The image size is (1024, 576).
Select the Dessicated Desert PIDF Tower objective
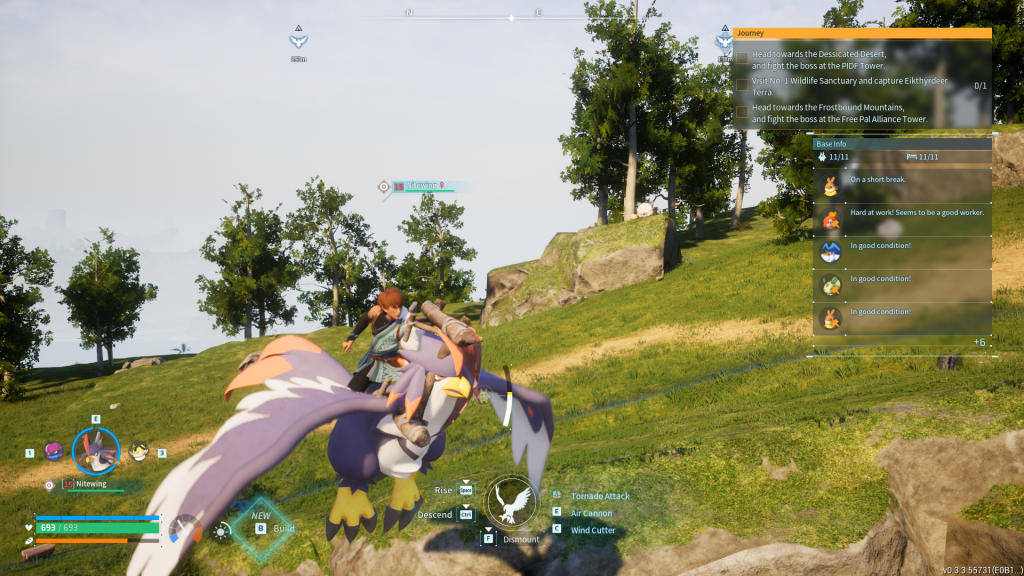tap(818, 59)
